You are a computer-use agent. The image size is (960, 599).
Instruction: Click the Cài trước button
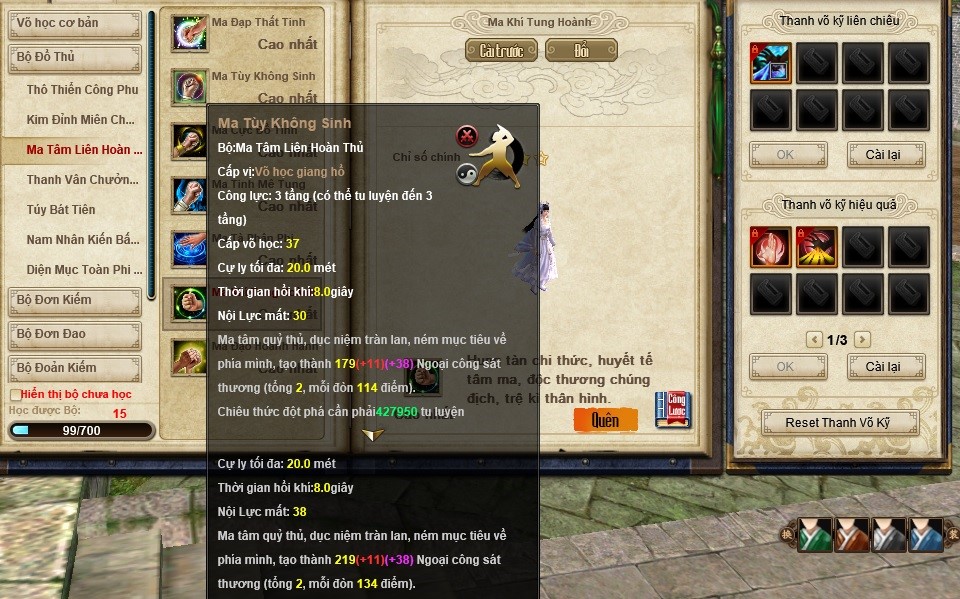pos(501,50)
